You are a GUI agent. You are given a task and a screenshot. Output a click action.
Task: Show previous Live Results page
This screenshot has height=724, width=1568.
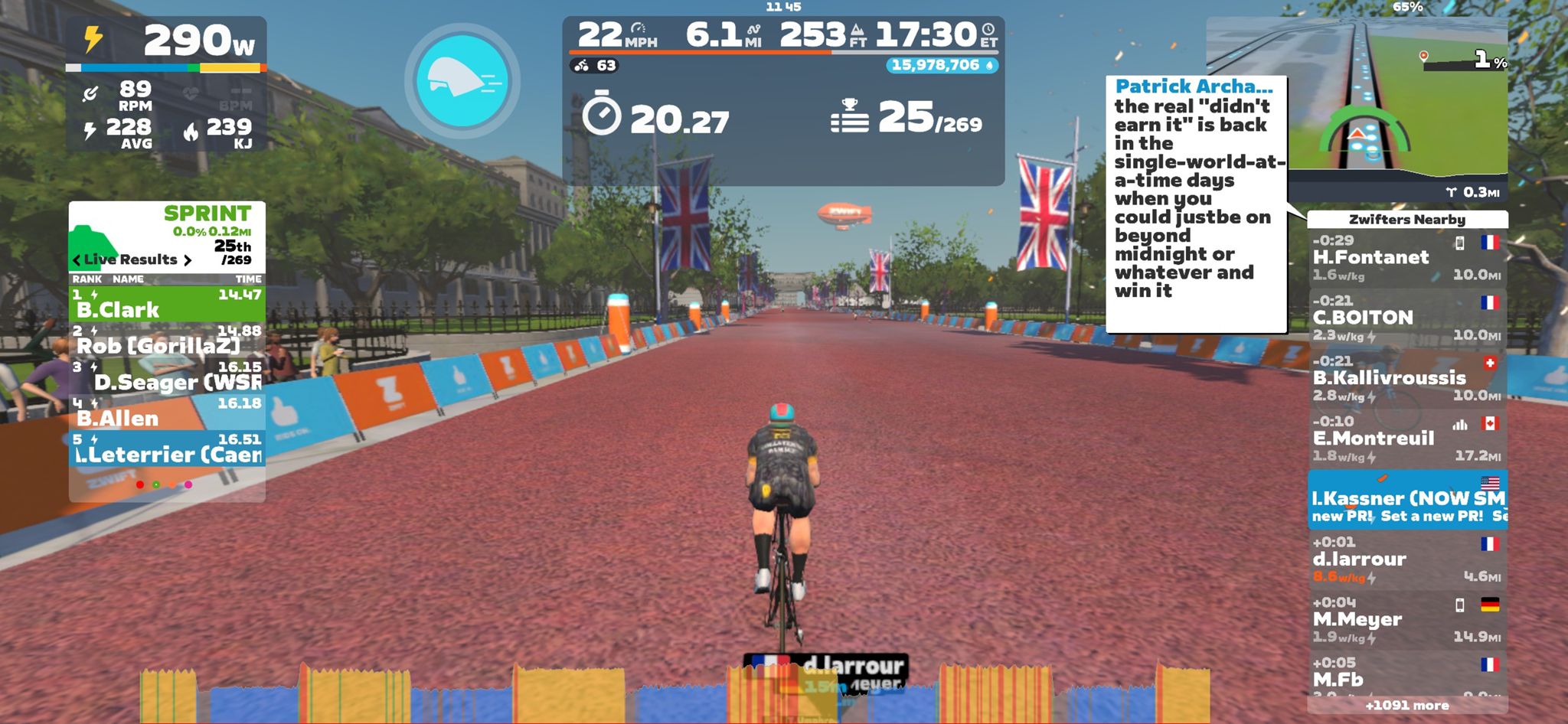point(77,260)
